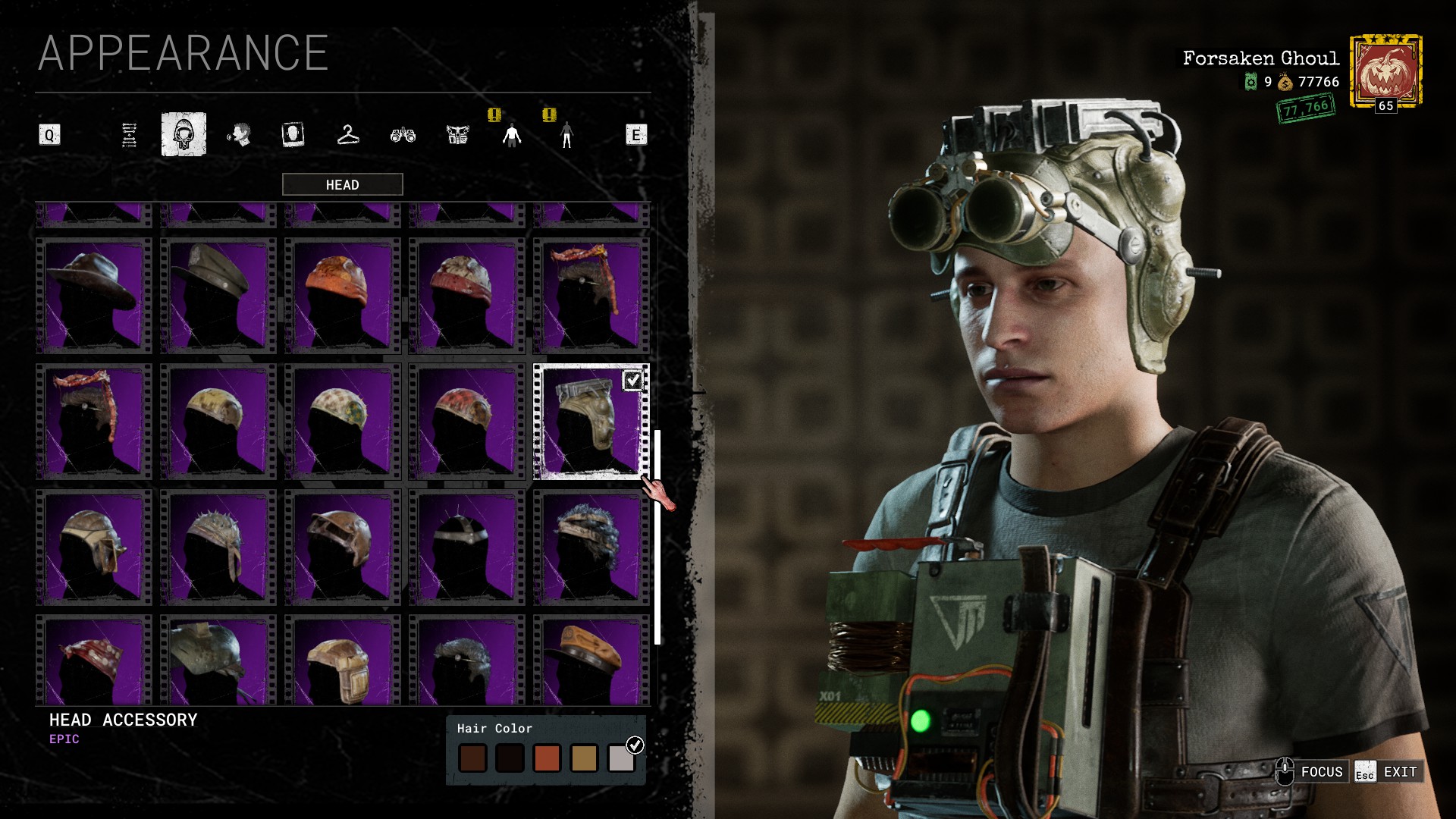Image resolution: width=1456 pixels, height=819 pixels.
Task: Pick the black hair color swatch
Action: point(510,758)
